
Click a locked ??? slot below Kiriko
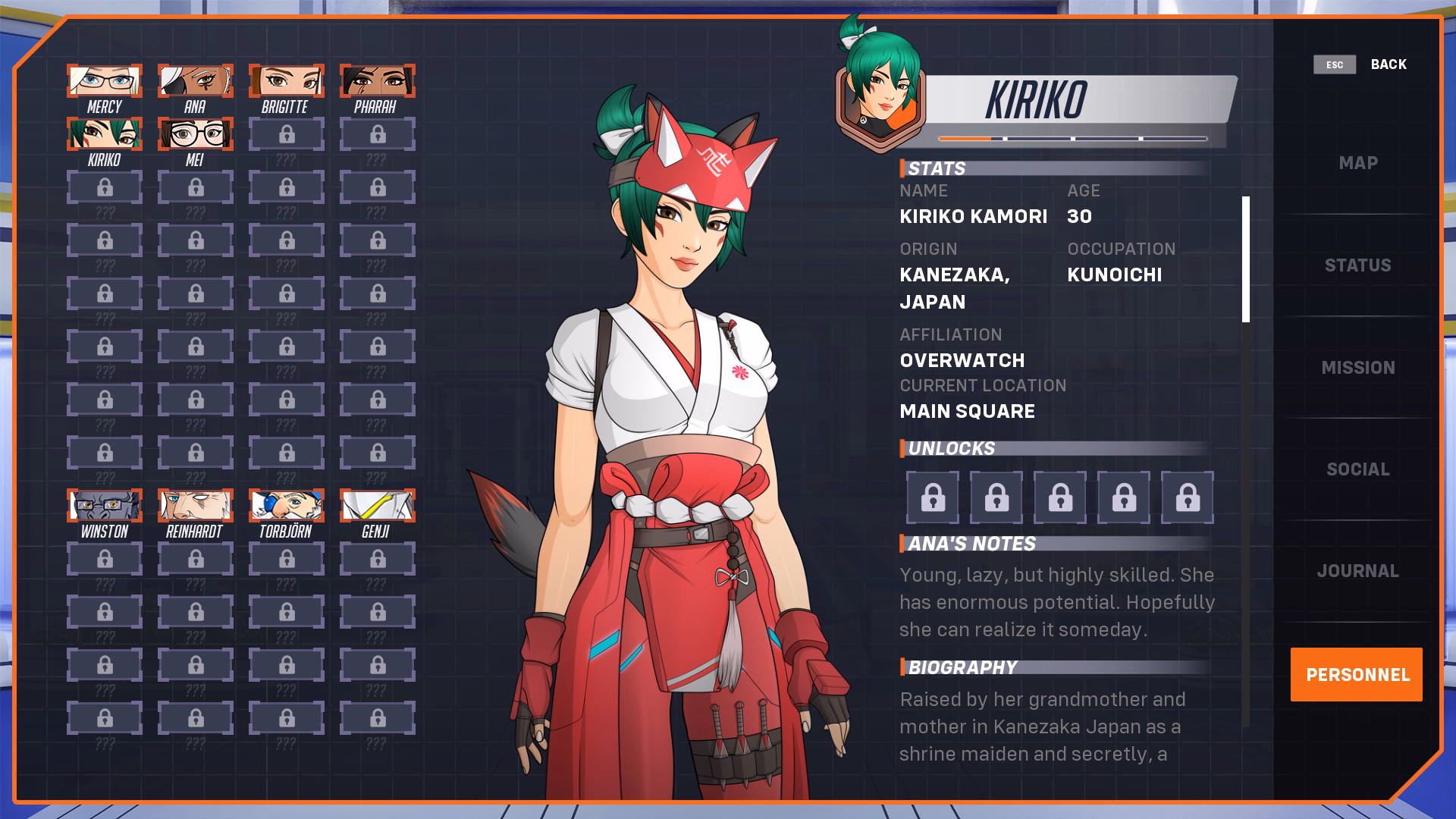coord(105,187)
